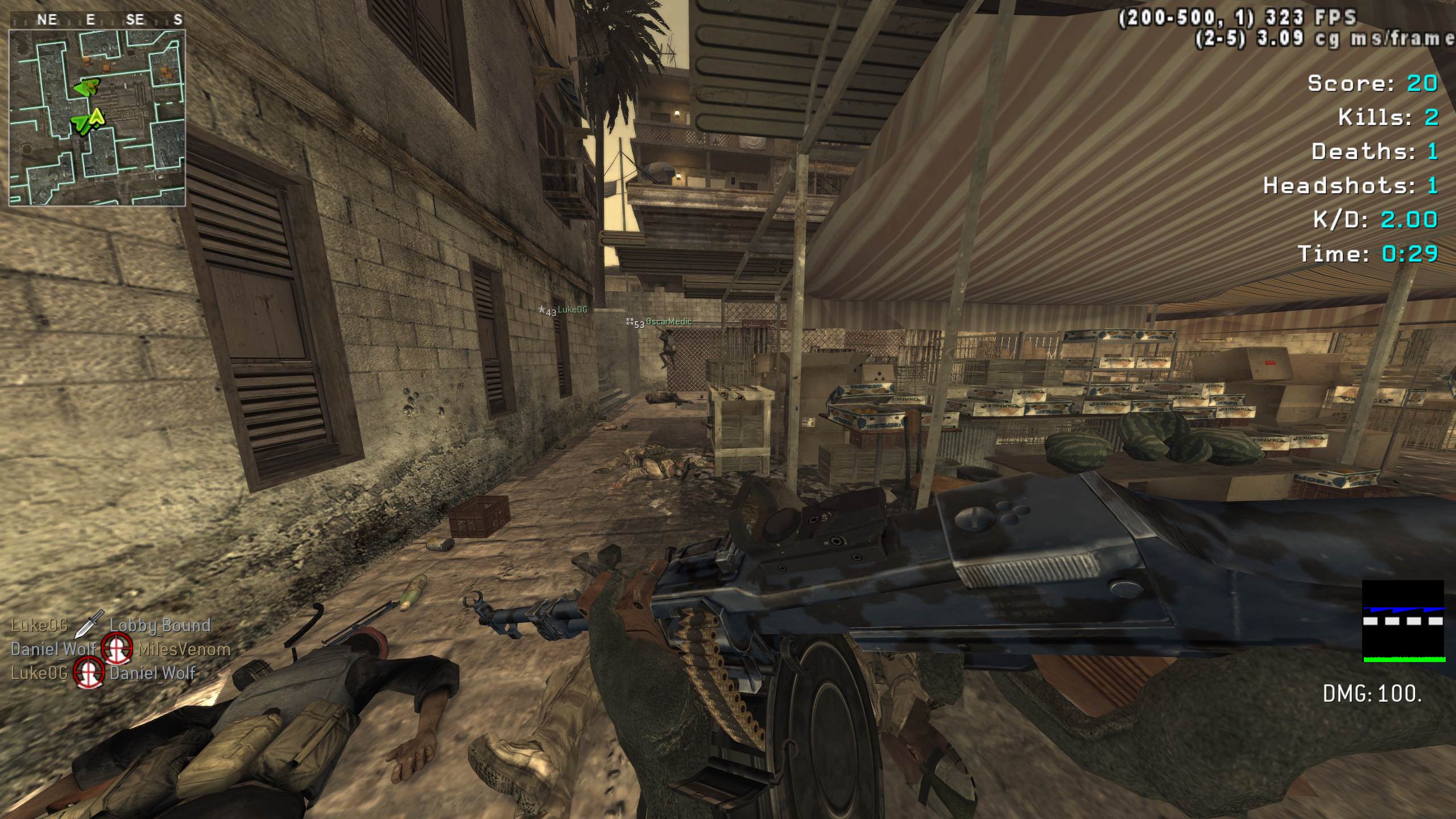The height and width of the screenshot is (819, 1456).
Task: Click the lagometer network graph
Action: point(1404,621)
